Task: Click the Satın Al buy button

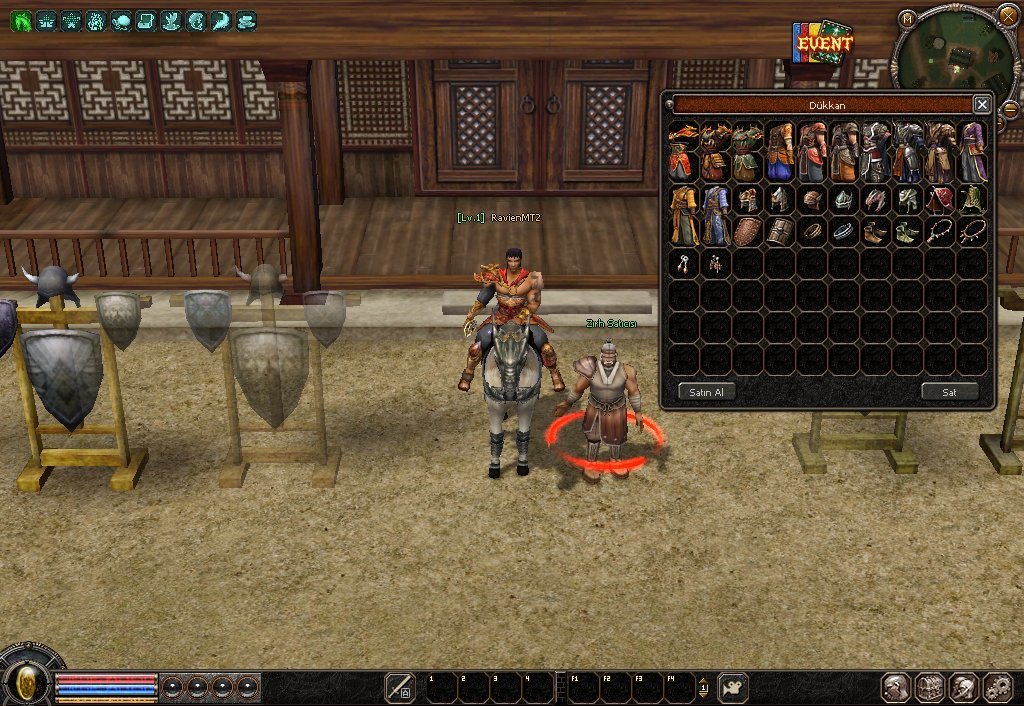Action: pos(706,392)
